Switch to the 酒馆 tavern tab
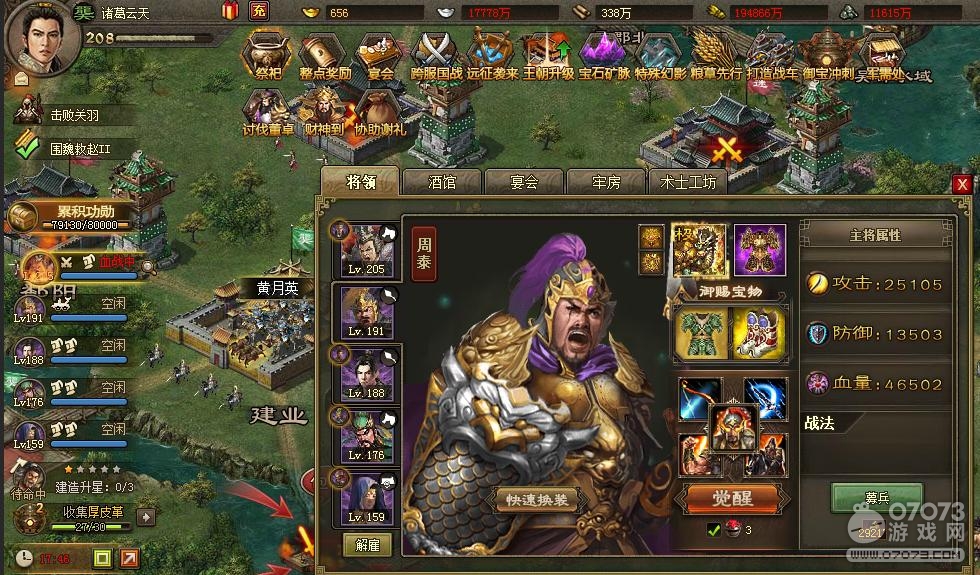The height and width of the screenshot is (575, 980). pos(441,182)
